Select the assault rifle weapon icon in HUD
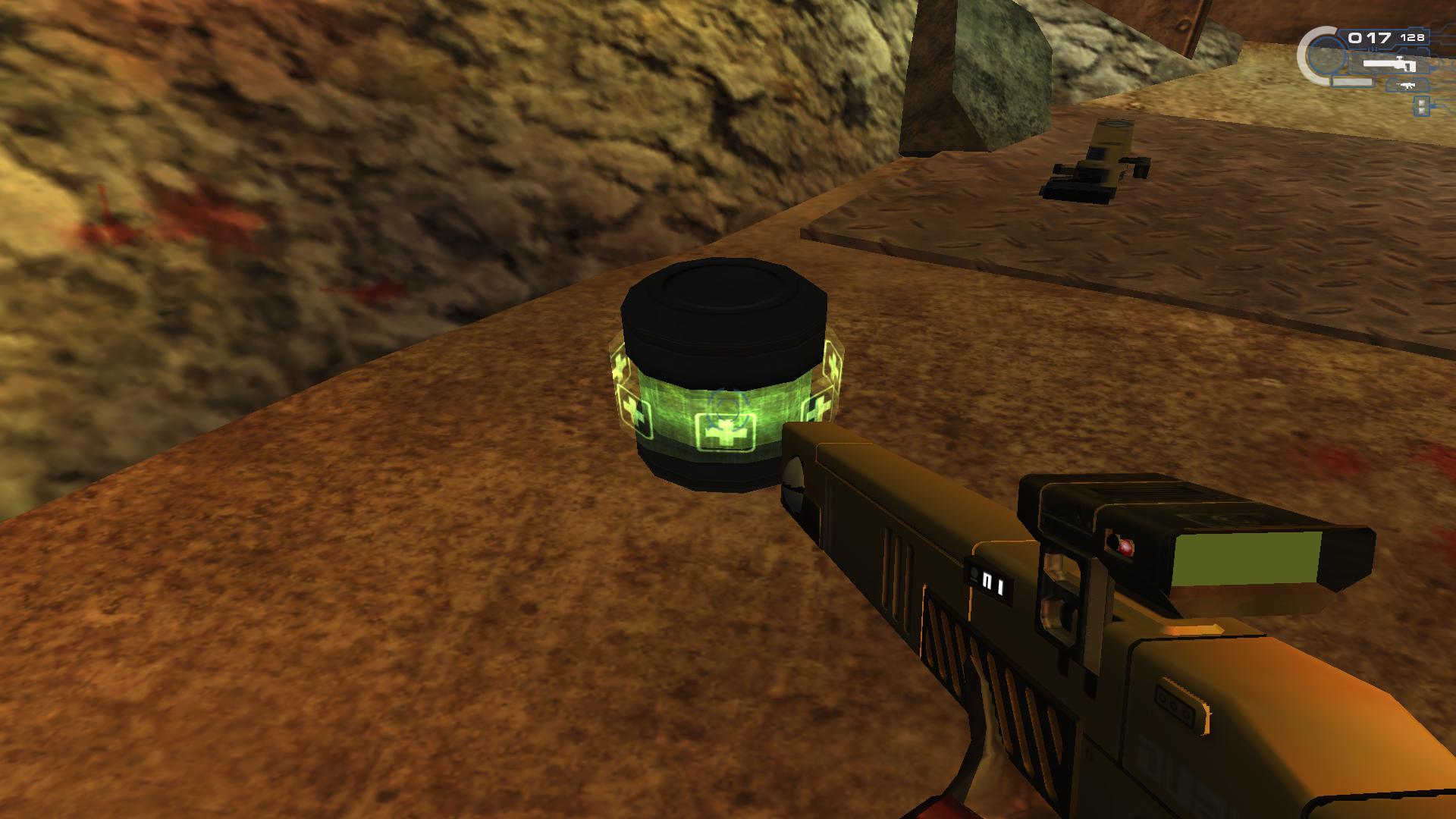The width and height of the screenshot is (1456, 819). 1405,85
